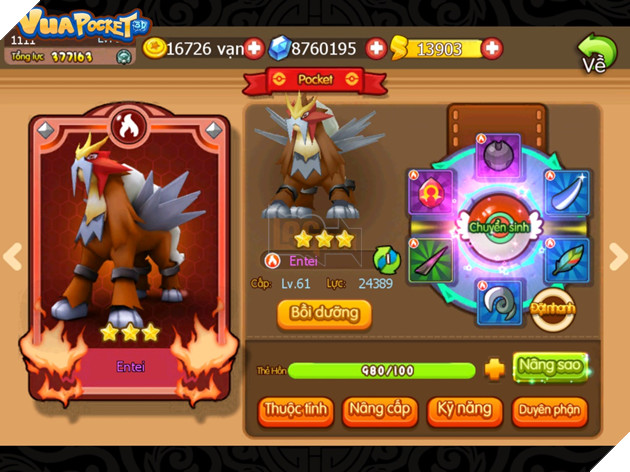Screen dimensions: 630x472
Task: Go back with the Về arrow button
Action: click(596, 52)
